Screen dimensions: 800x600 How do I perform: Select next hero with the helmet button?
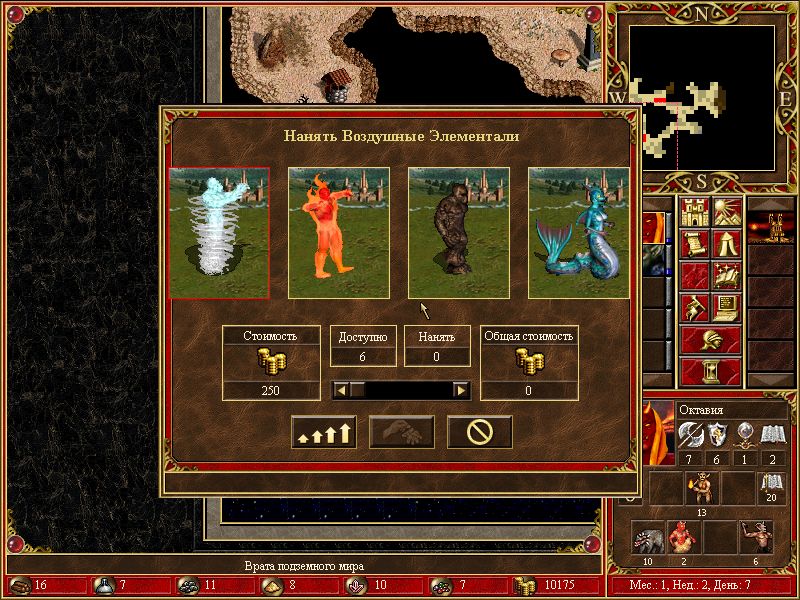711,340
